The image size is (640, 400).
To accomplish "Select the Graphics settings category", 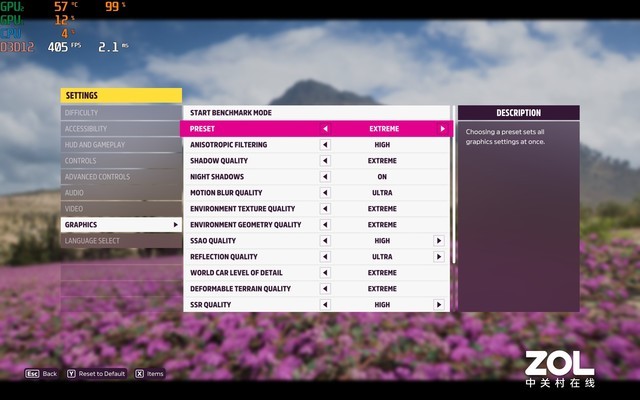I will pyautogui.click(x=120, y=225).
